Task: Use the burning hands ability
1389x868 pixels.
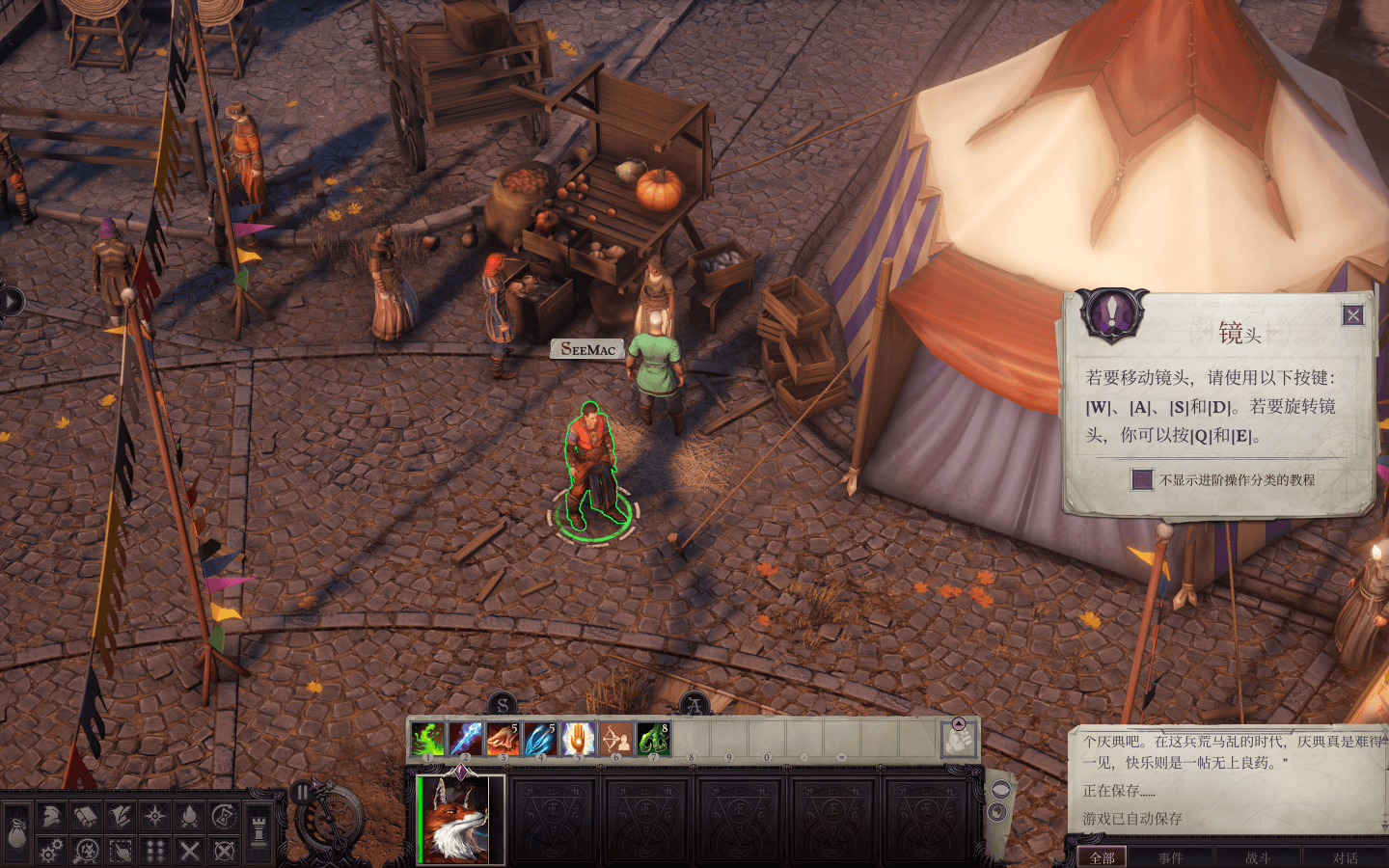Action: coord(503,740)
